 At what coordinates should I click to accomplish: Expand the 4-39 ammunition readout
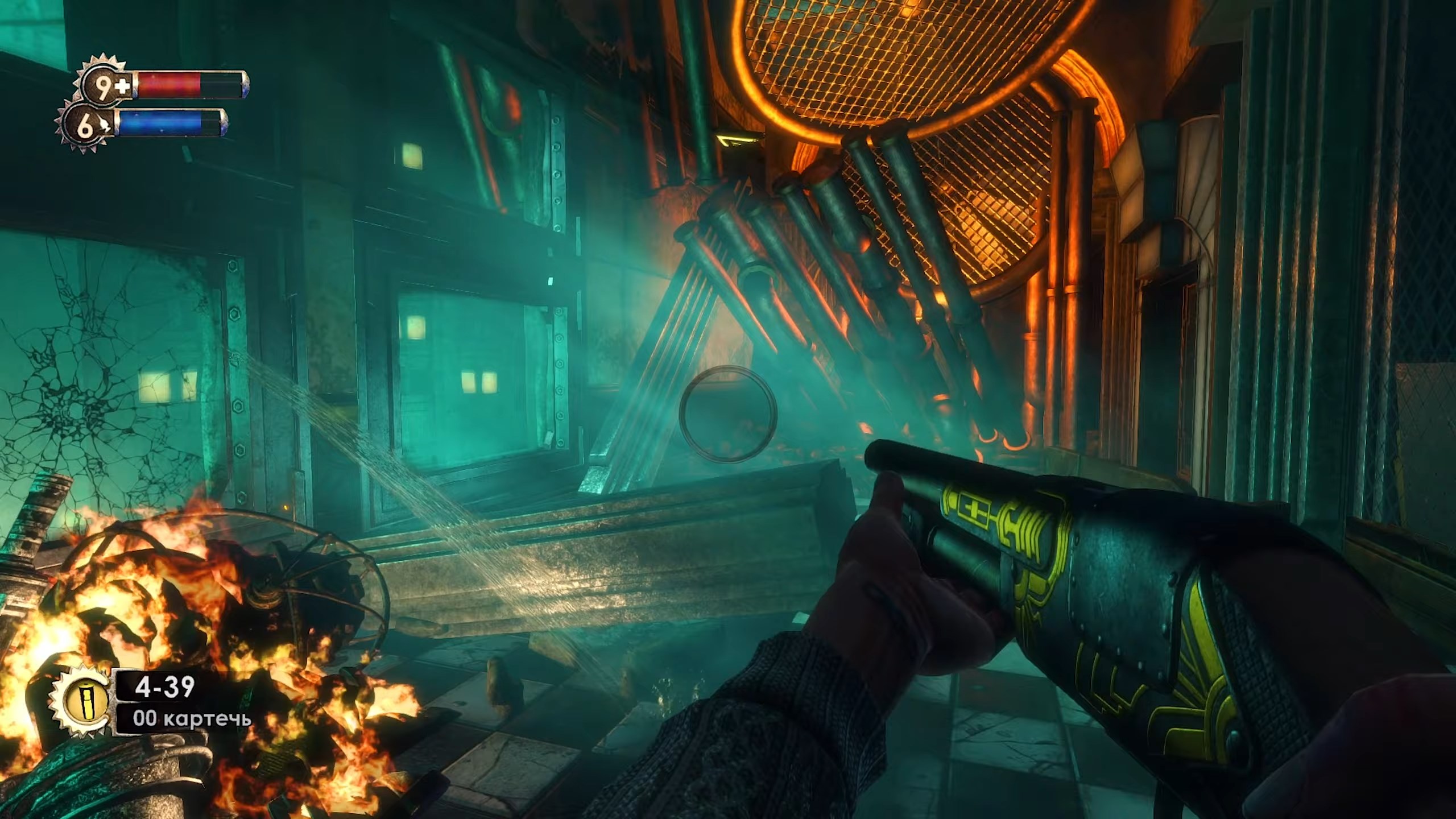point(165,685)
